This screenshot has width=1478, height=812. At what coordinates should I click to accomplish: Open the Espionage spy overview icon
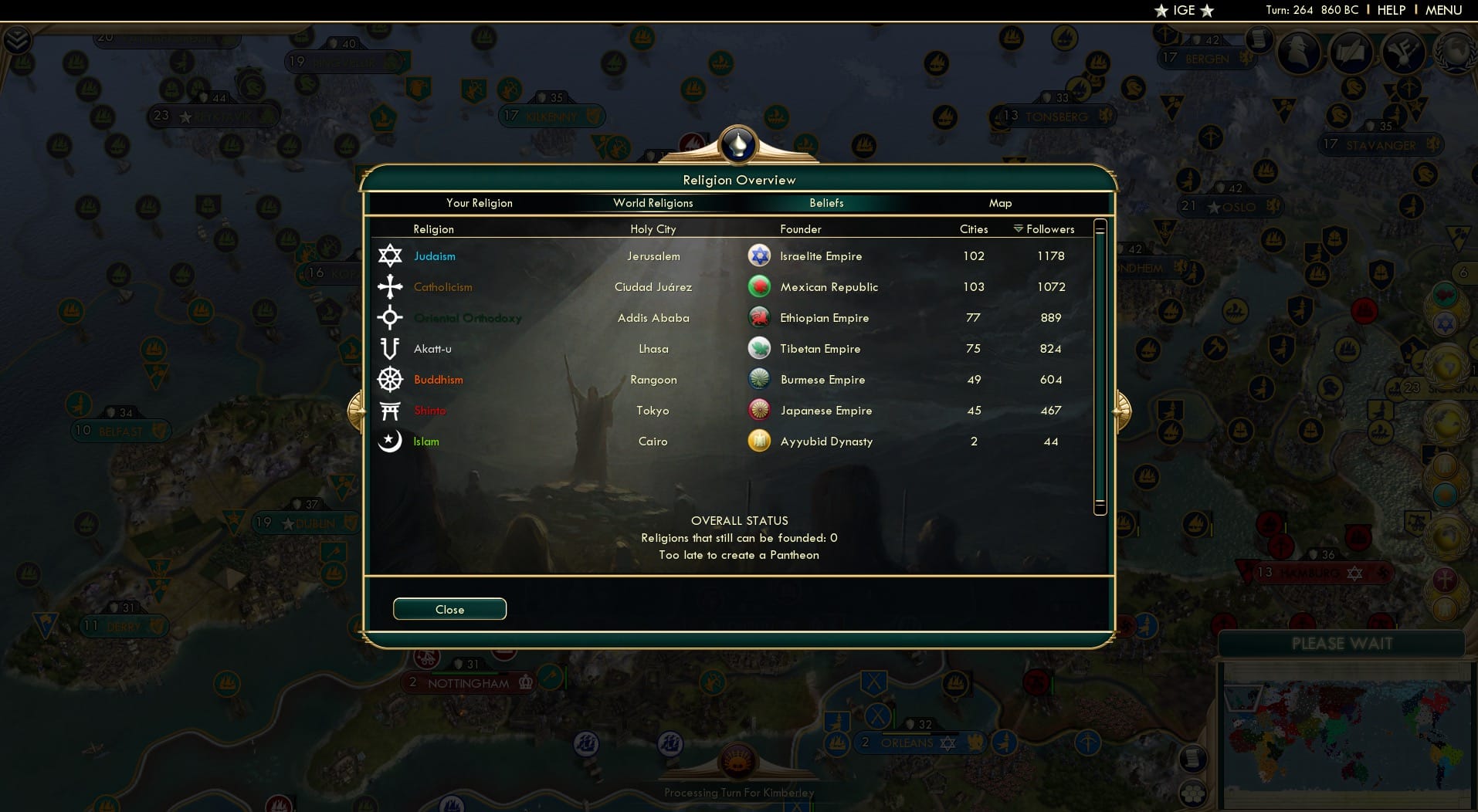tap(1299, 53)
